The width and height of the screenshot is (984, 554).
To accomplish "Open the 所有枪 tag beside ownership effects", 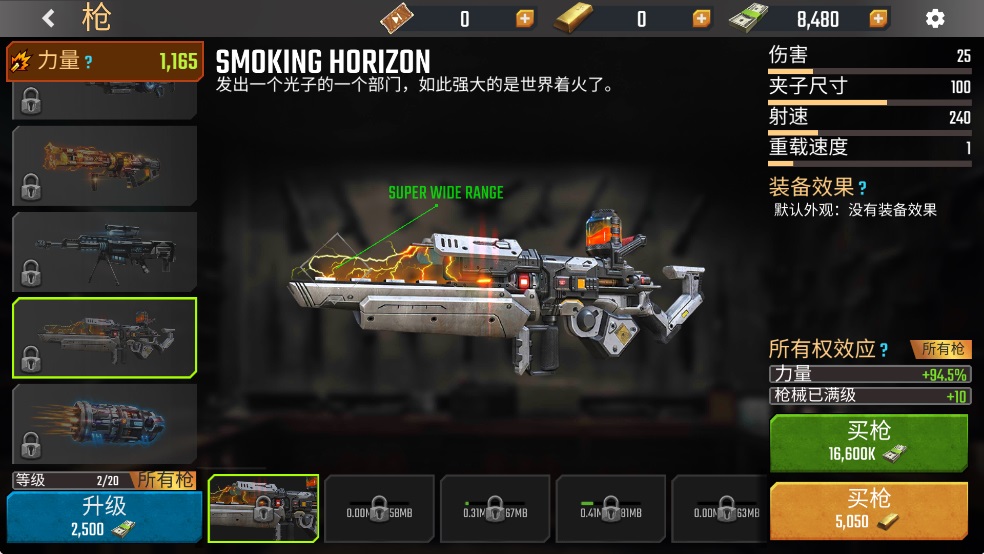I will [941, 349].
